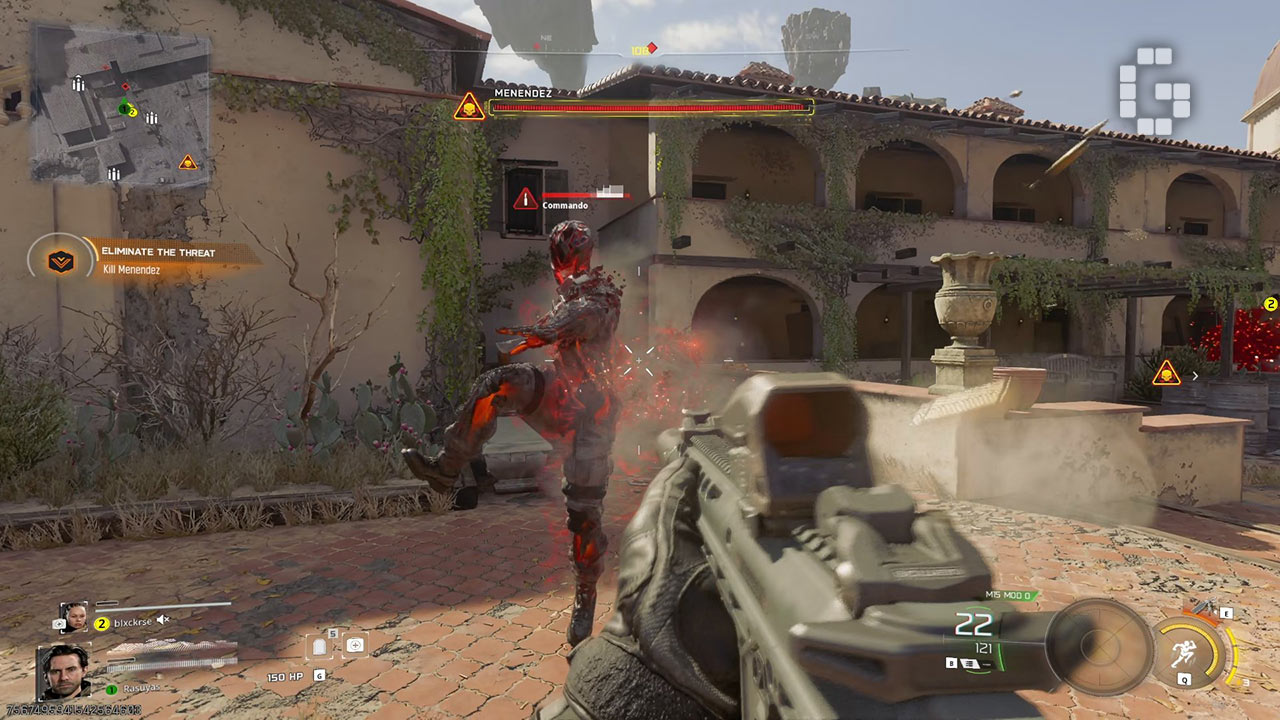Use the medkit item slot

(x=354, y=645)
